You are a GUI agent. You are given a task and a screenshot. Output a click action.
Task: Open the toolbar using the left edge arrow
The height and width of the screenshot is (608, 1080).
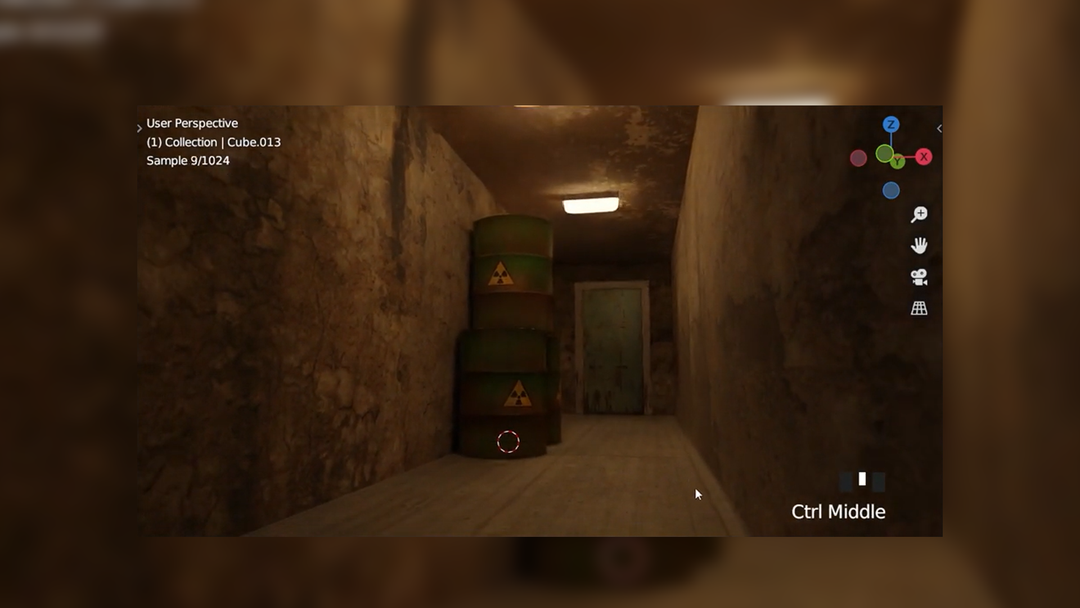pyautogui.click(x=139, y=129)
